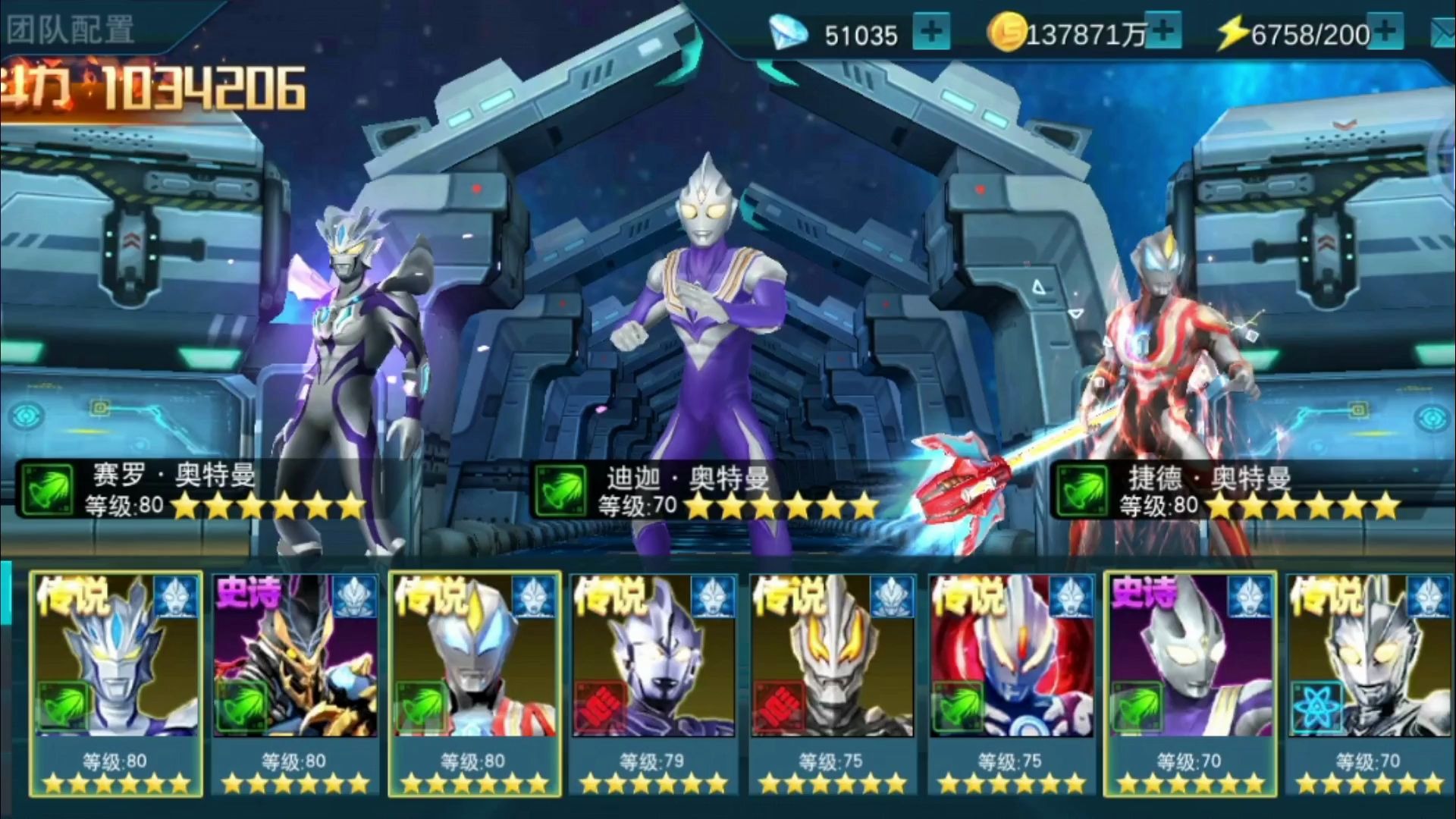Choose the epic dark armored hero card
Image resolution: width=1456 pixels, height=819 pixels.
295,682
